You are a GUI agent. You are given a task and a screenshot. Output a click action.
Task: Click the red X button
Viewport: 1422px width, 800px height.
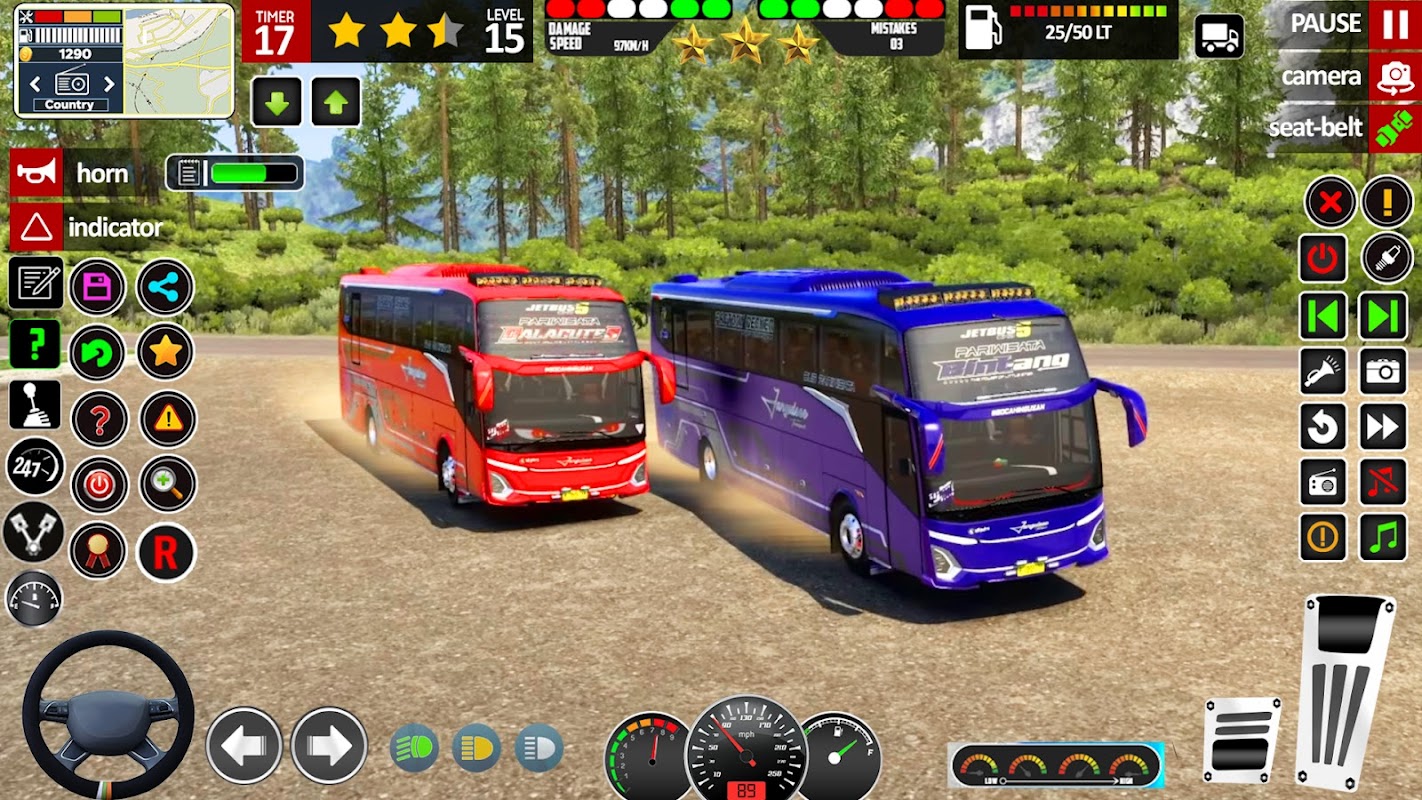1329,203
